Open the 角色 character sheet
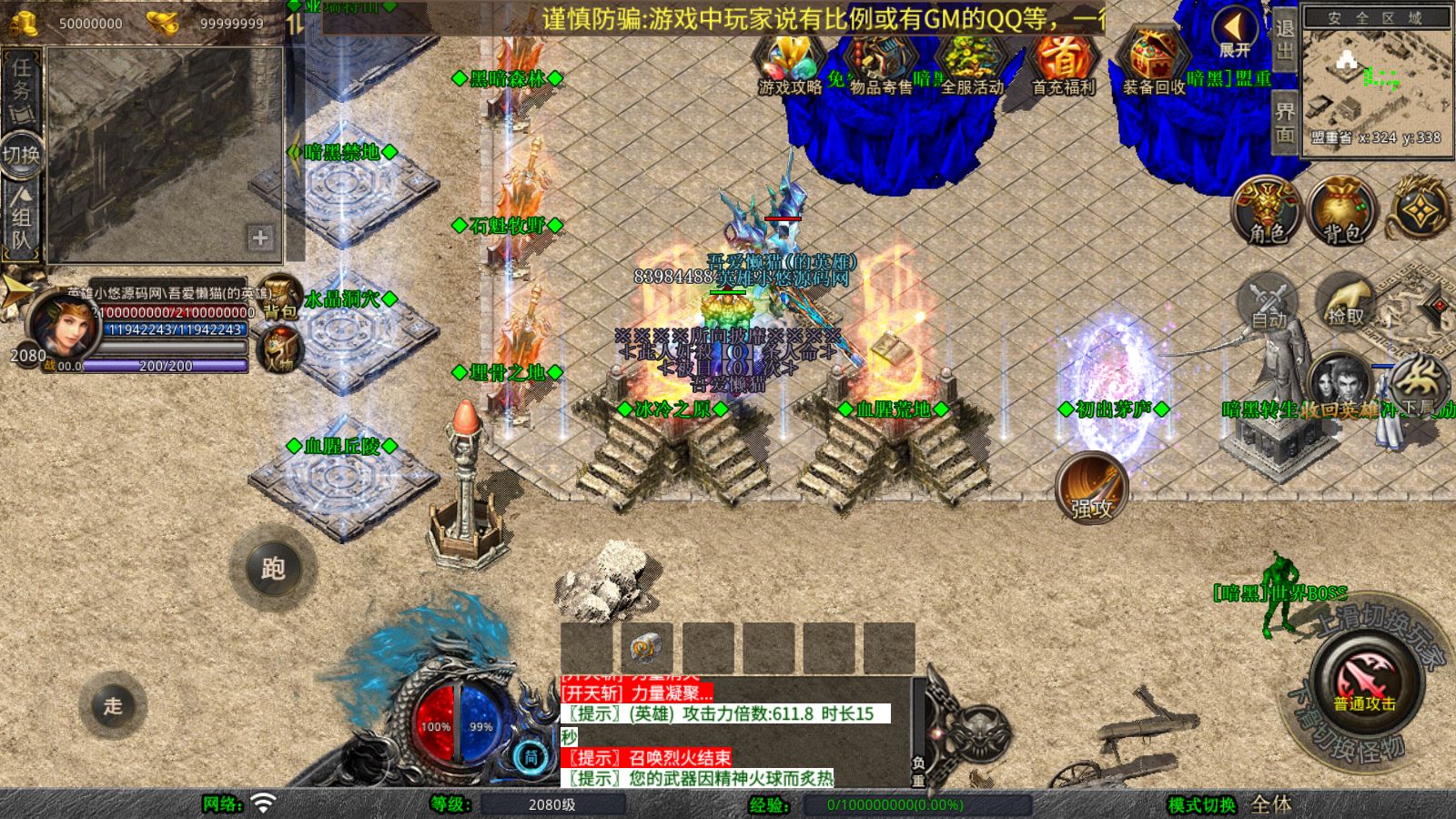Image resolution: width=1456 pixels, height=819 pixels. 1268,211
